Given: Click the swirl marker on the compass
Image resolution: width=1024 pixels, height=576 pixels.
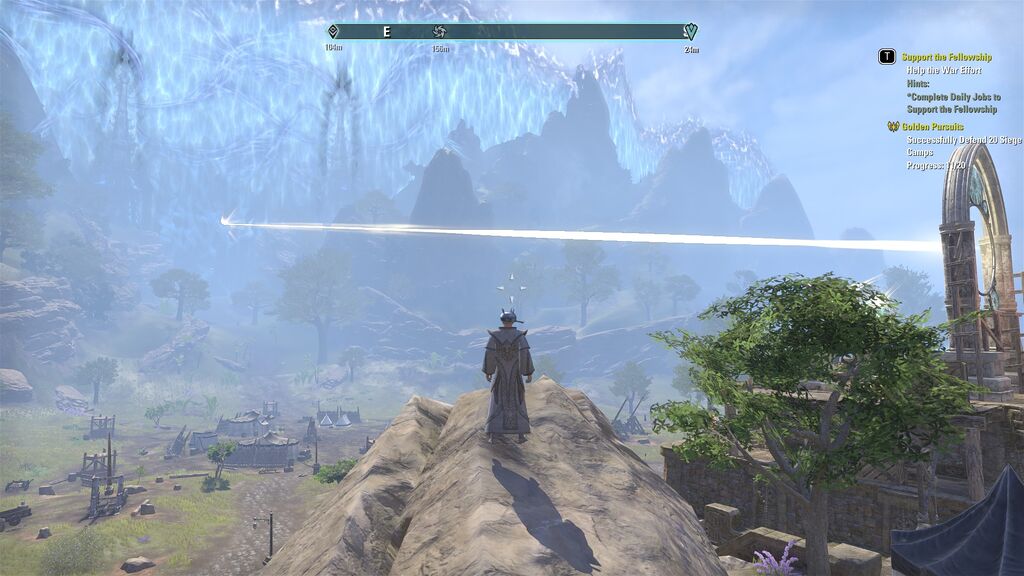Looking at the screenshot, I should click(x=438, y=32).
